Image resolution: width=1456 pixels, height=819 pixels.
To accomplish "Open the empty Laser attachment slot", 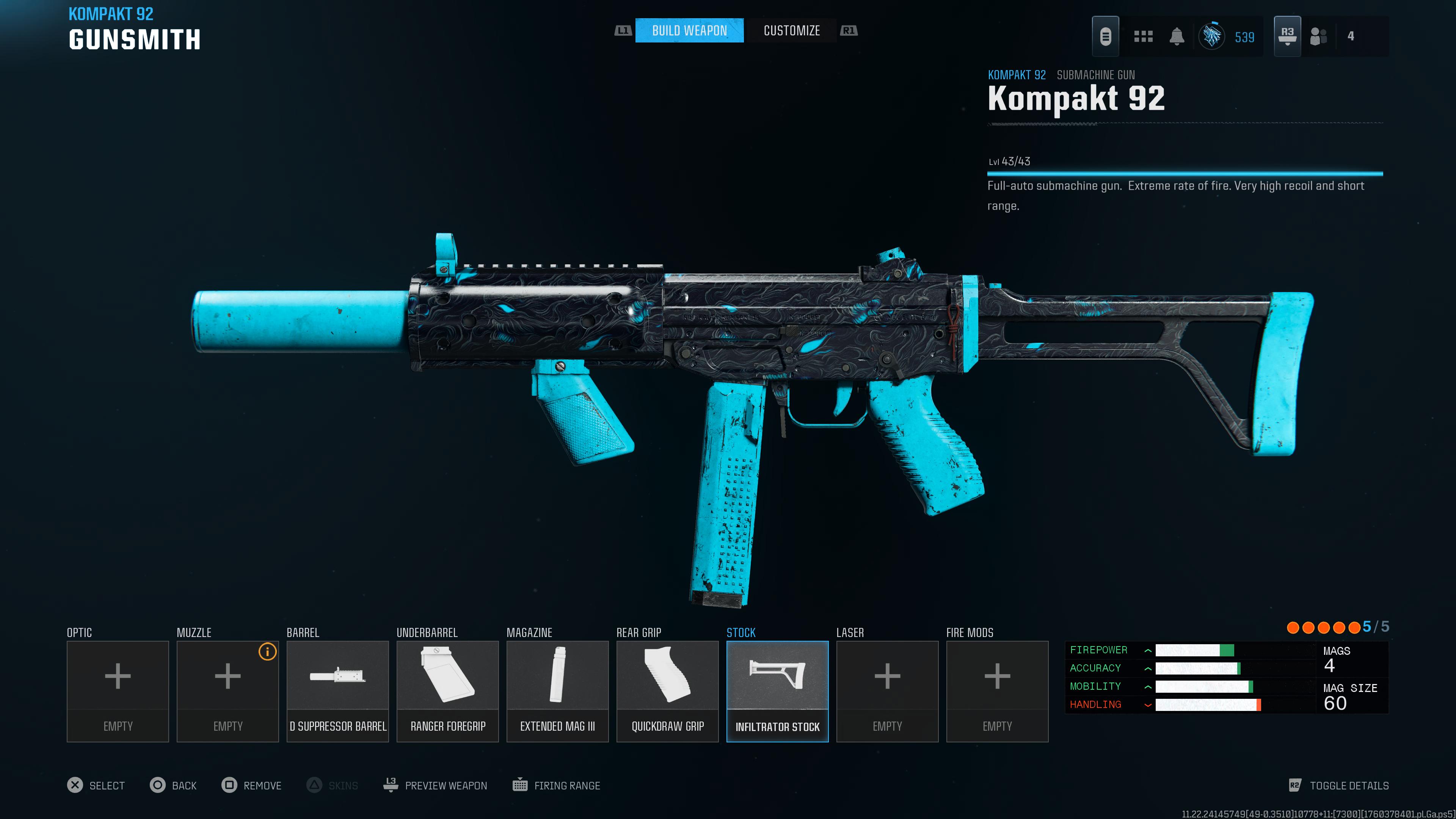I will tap(887, 691).
